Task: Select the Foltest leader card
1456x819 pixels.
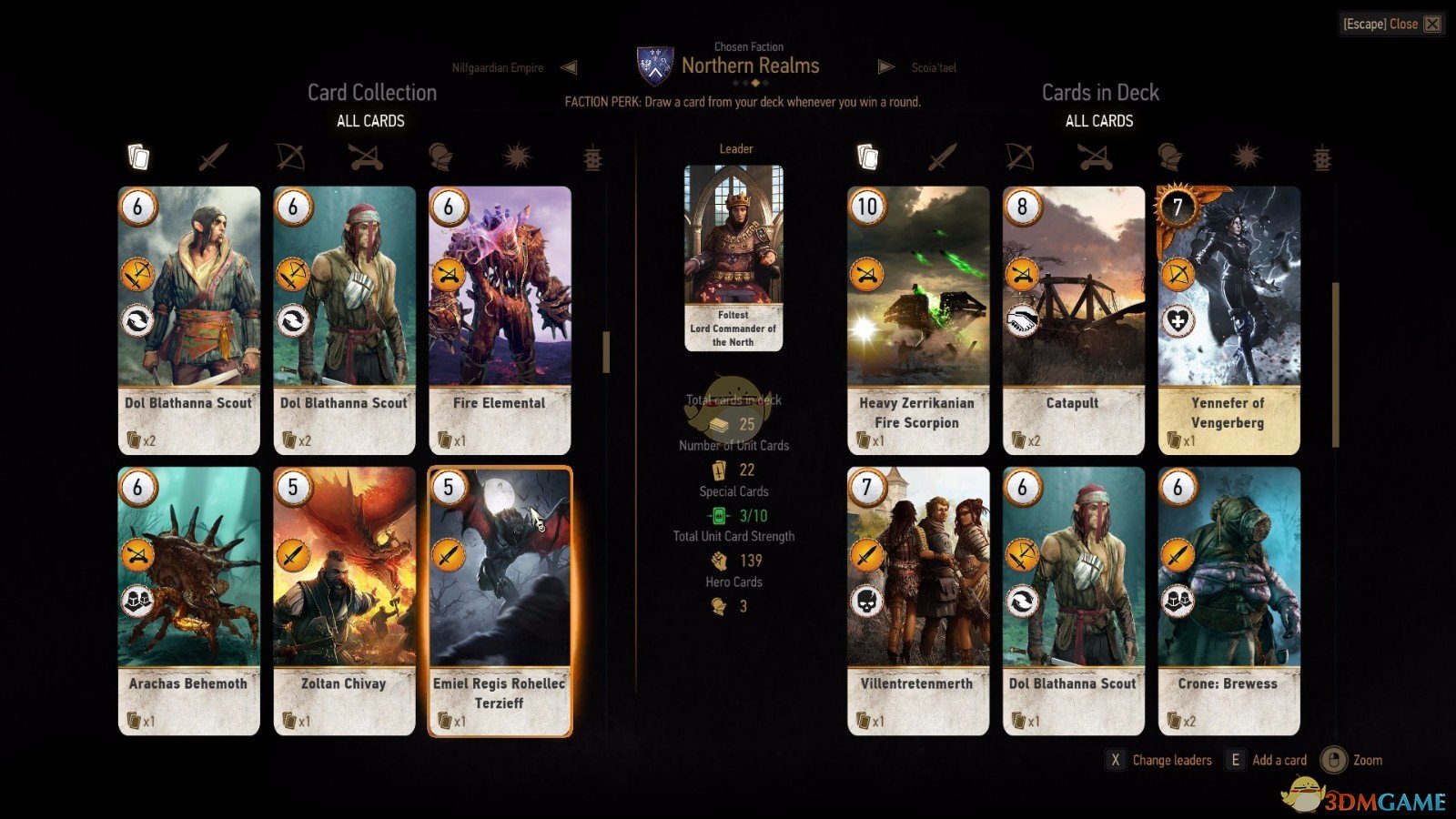Action: [x=733, y=255]
